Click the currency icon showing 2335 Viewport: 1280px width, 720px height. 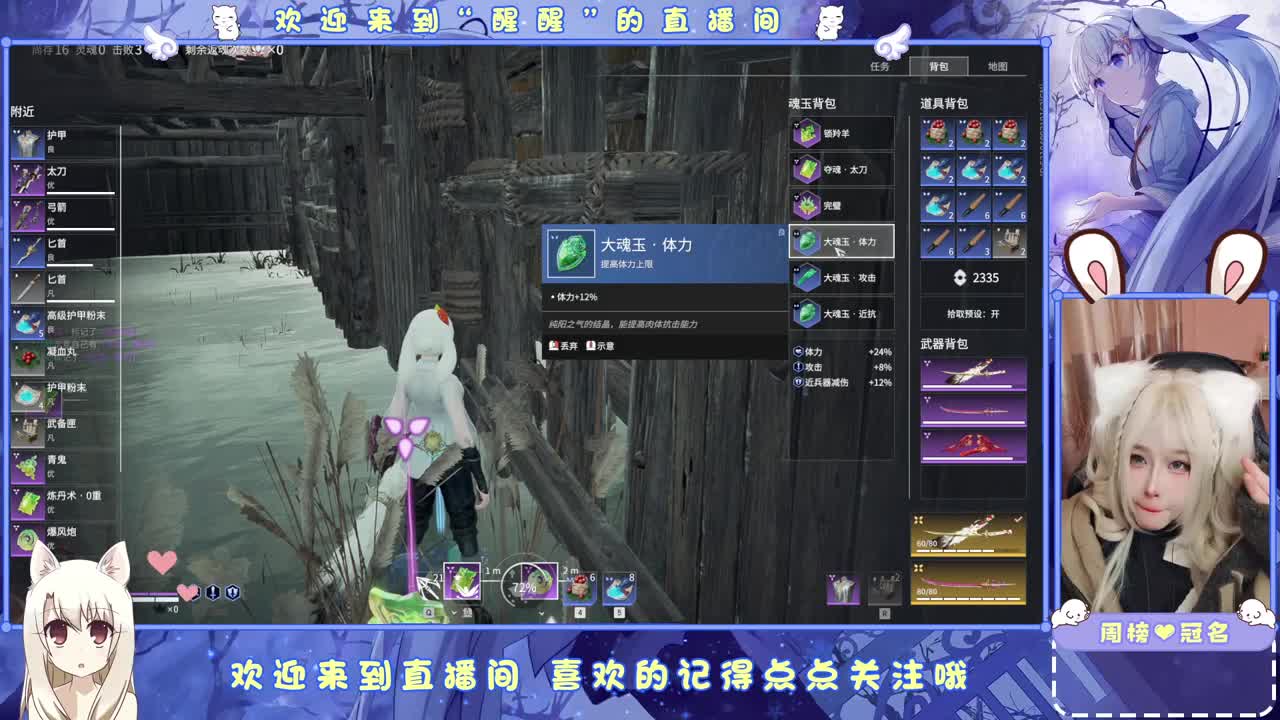(x=958, y=278)
